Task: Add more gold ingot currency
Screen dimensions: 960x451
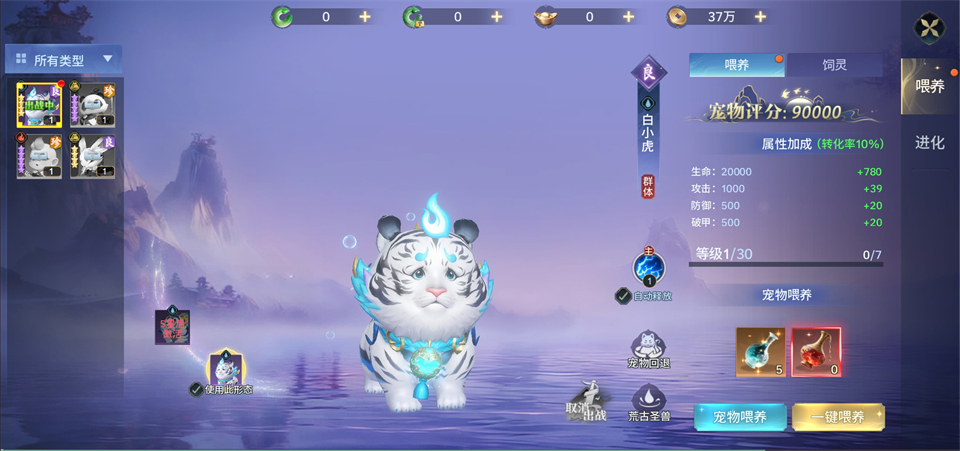Action: [x=628, y=17]
